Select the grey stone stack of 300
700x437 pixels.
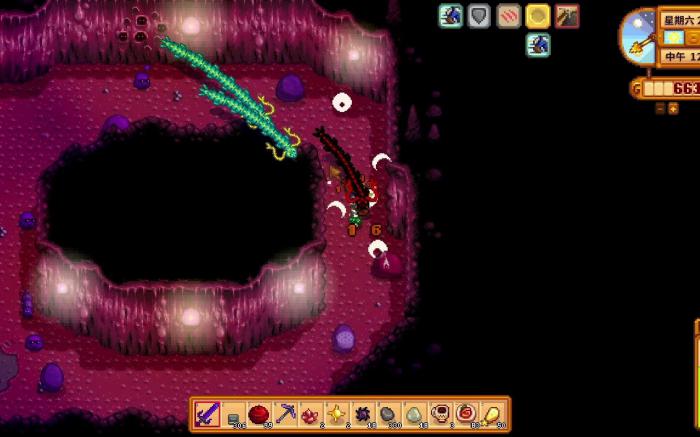388,414
